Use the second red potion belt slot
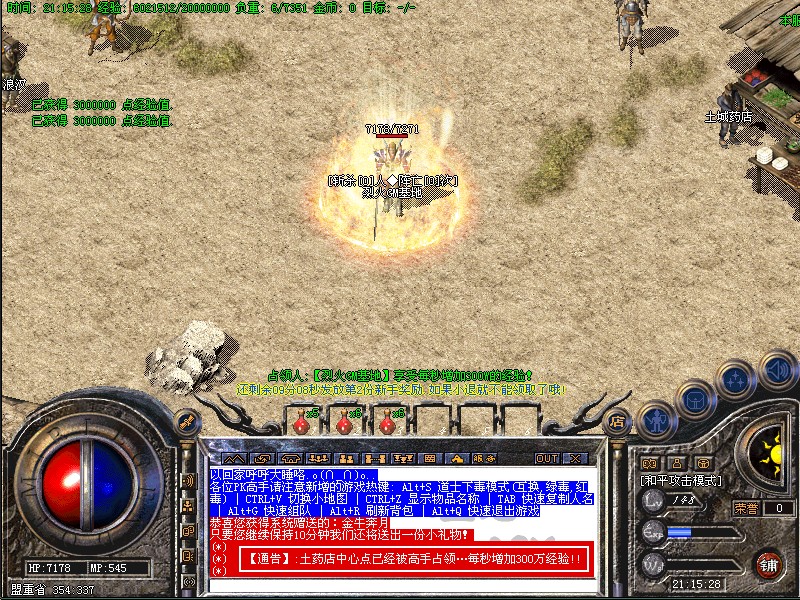 click(x=345, y=424)
